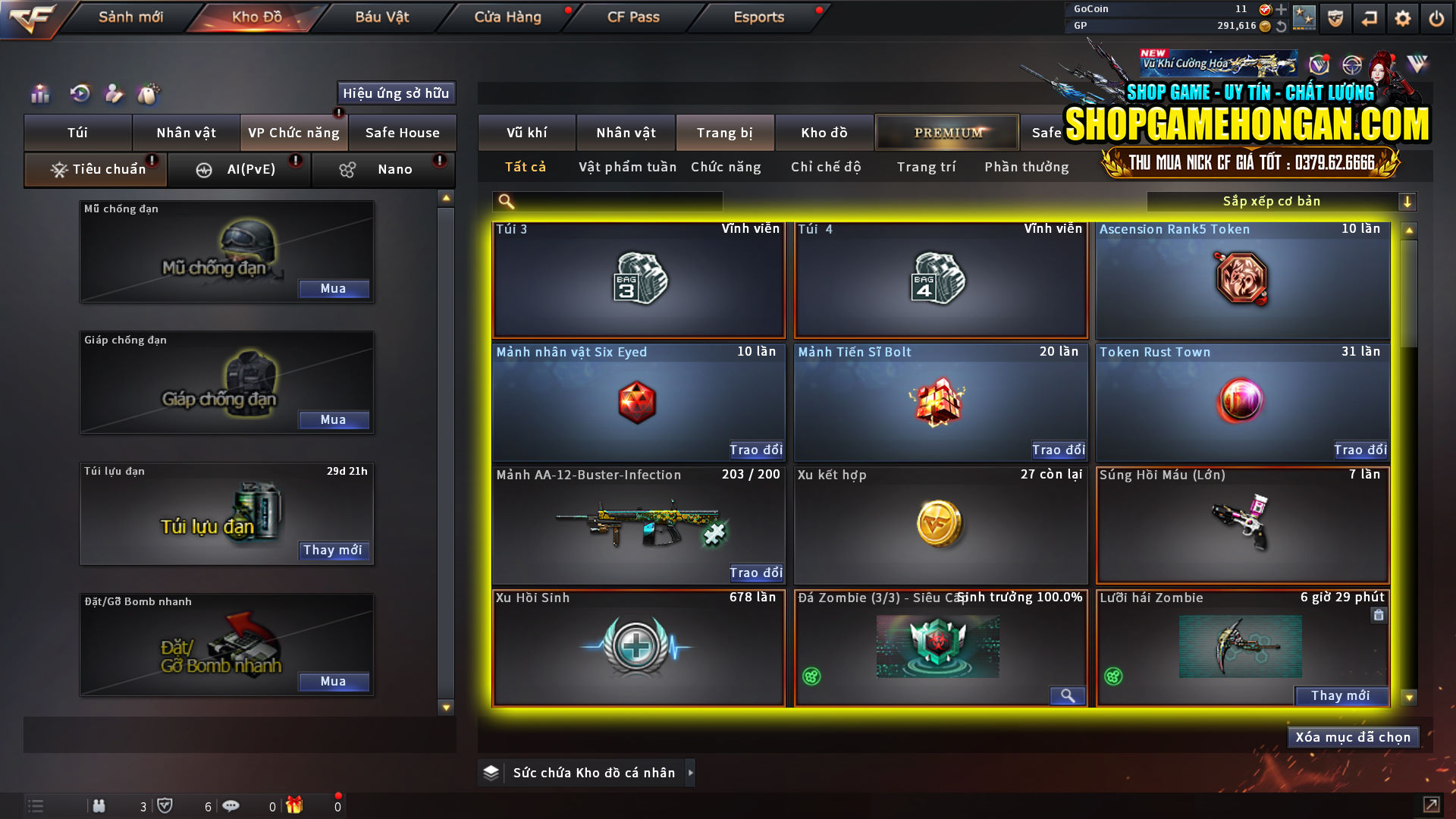The image size is (1456, 819).
Task: Open the gift box icon in status bar
Action: click(296, 806)
